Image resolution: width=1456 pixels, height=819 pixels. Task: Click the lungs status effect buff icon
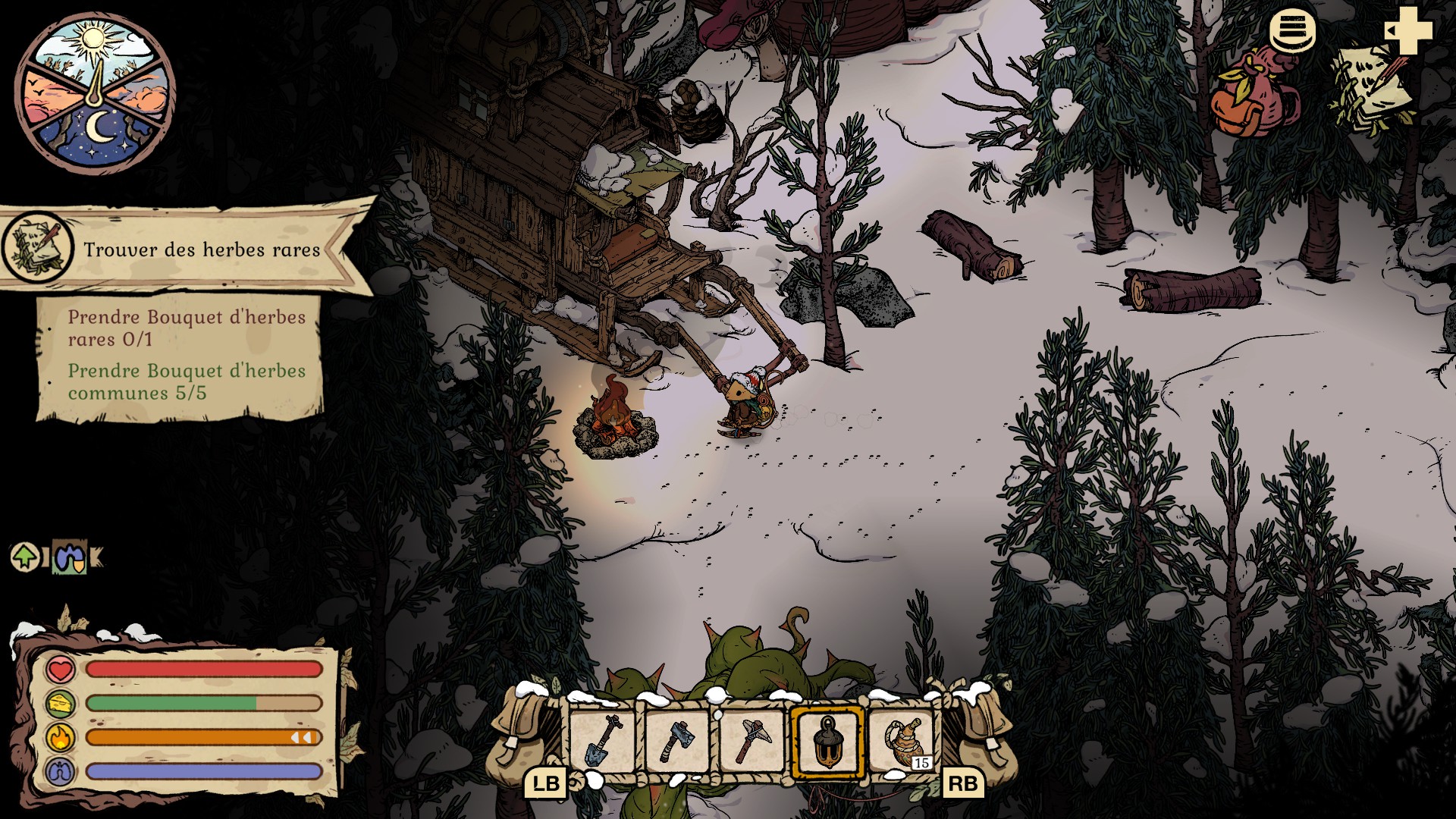(70, 558)
